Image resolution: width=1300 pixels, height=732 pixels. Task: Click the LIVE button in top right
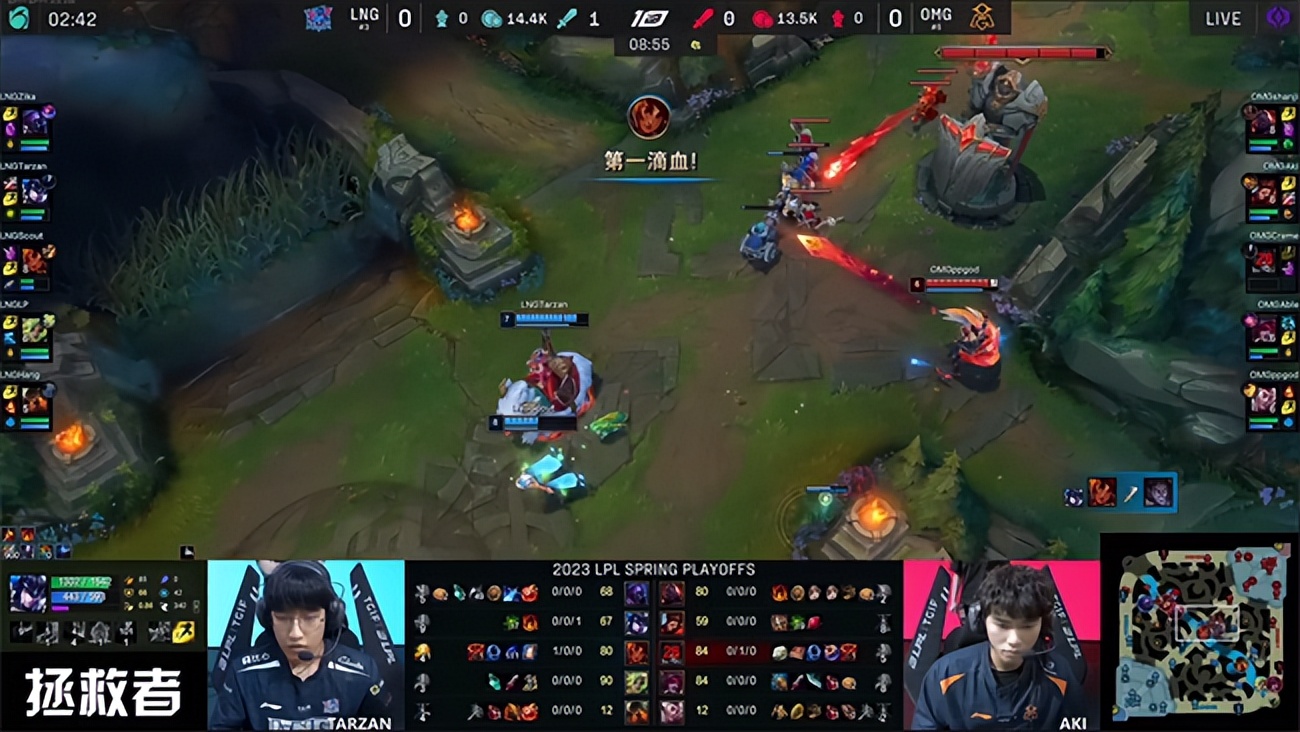click(1222, 18)
